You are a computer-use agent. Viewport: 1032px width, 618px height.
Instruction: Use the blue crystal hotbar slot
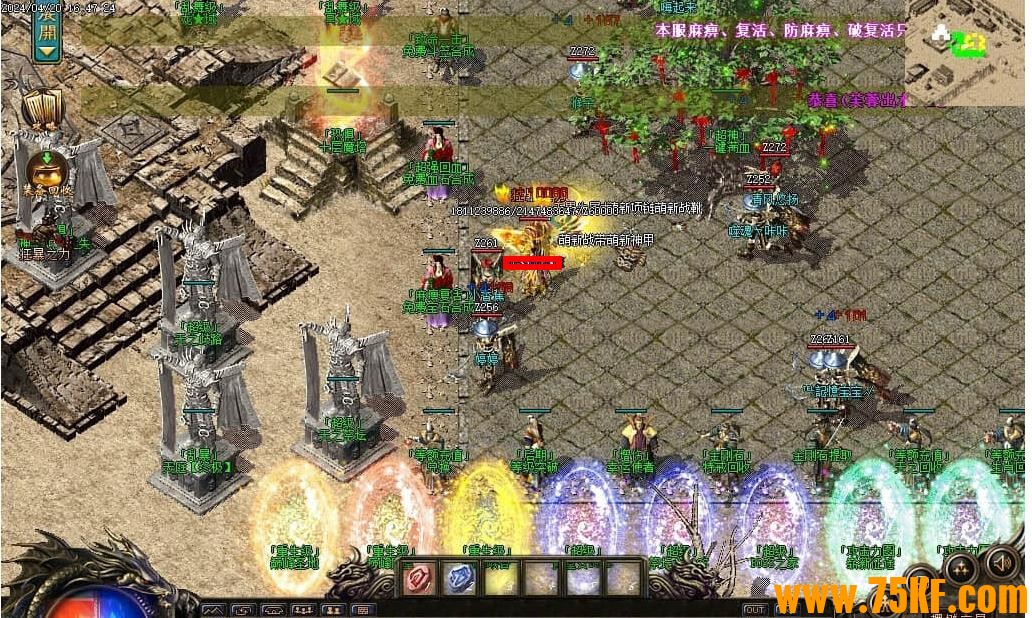pos(460,579)
